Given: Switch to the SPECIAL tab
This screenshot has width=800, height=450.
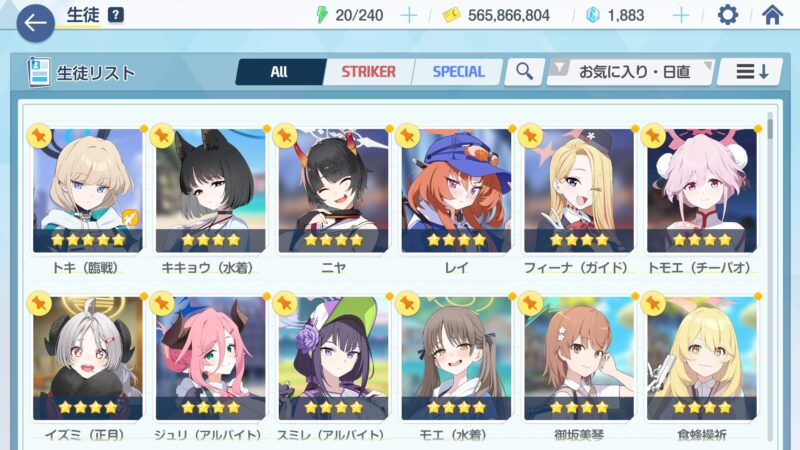Looking at the screenshot, I should (458, 72).
